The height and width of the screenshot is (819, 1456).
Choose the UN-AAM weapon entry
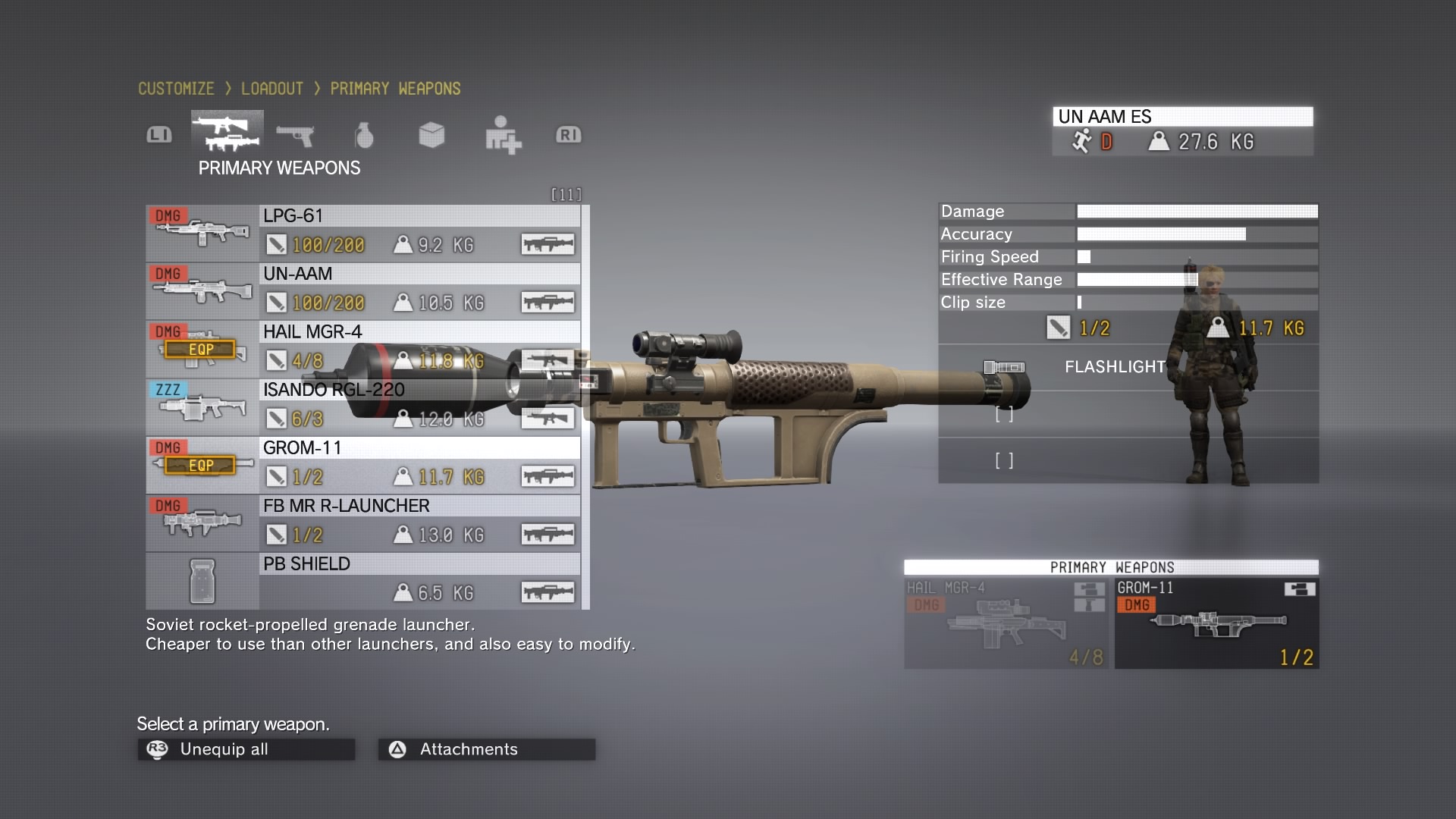click(362, 291)
